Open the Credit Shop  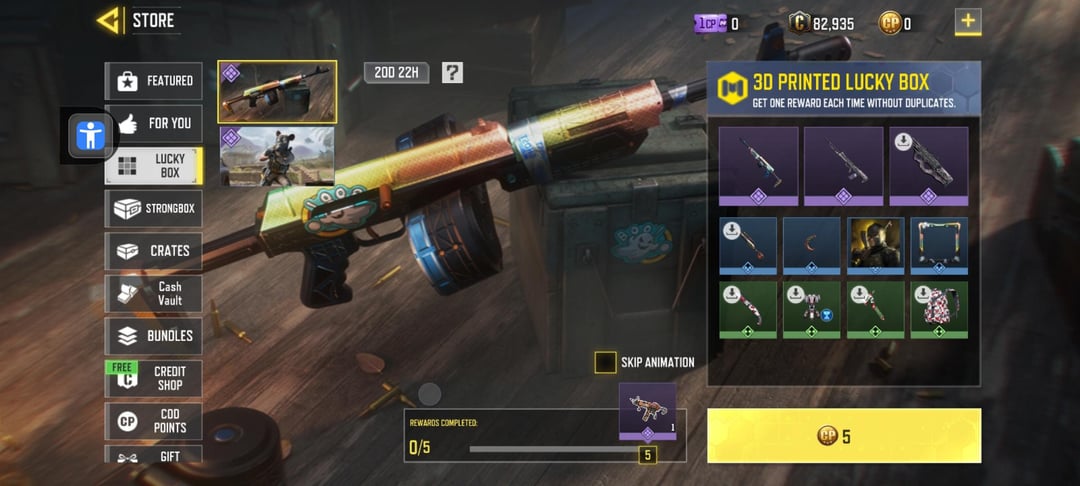coord(154,378)
